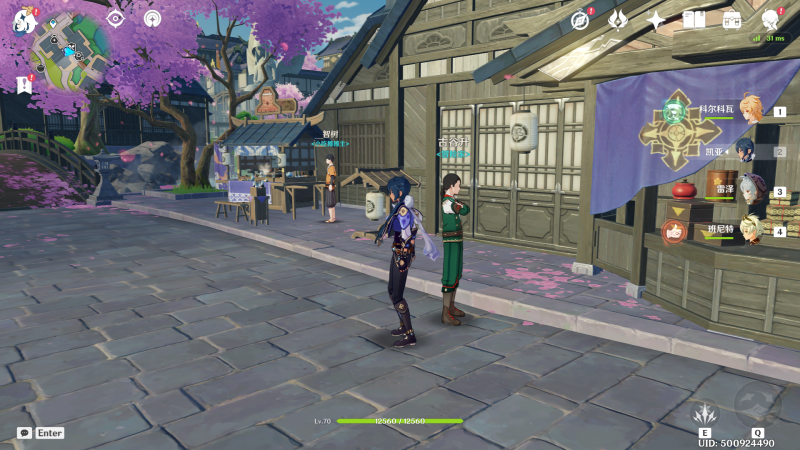Click the circular swirl icon right of the minimap

point(152,18)
